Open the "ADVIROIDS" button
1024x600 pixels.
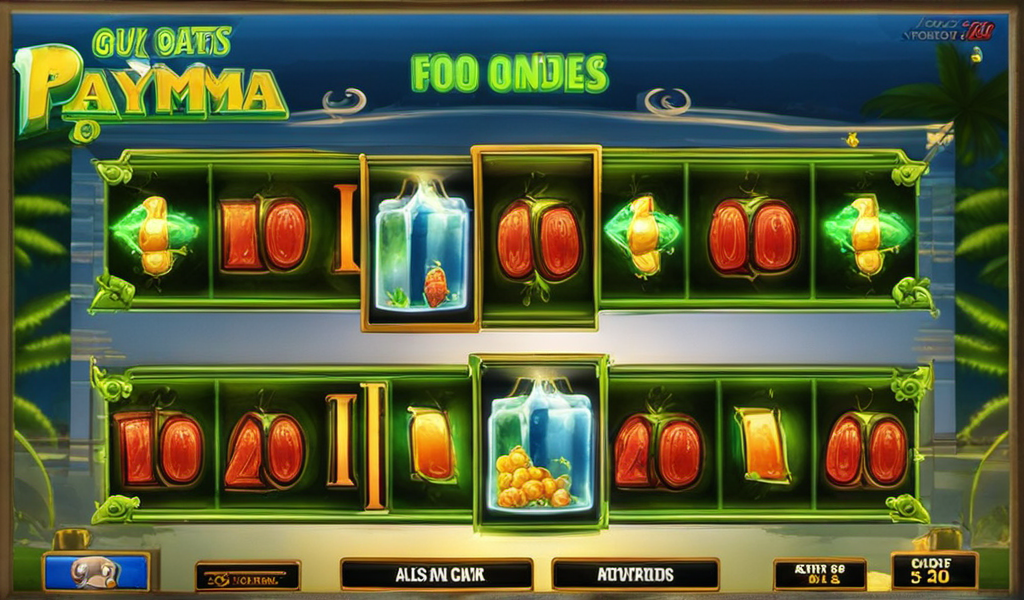point(634,575)
